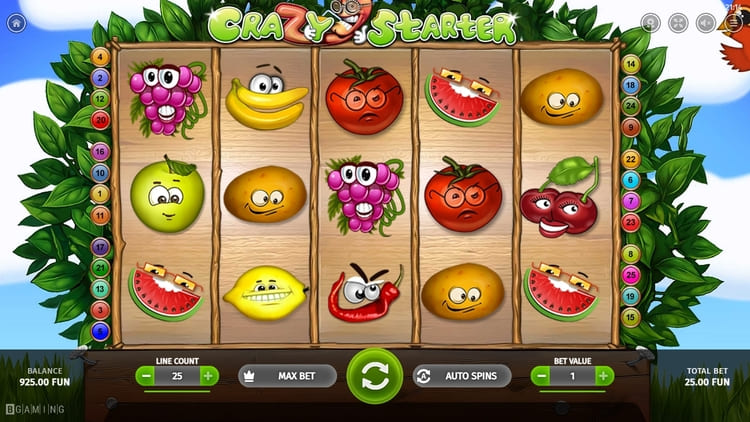This screenshot has height=422, width=750.
Task: Open the hamburger menu
Action: tap(733, 21)
